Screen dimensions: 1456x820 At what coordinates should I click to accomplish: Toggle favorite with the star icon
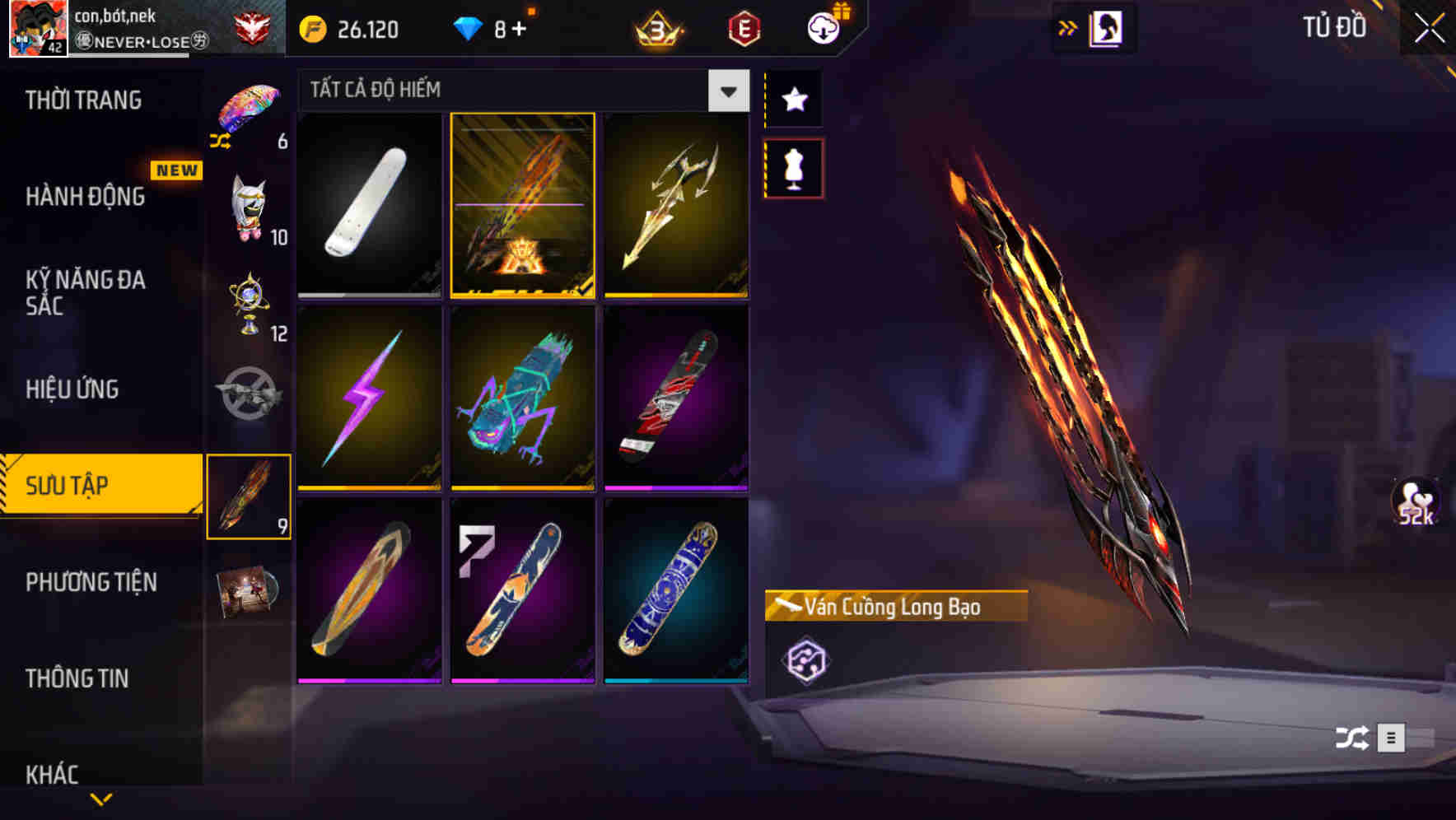point(793,99)
